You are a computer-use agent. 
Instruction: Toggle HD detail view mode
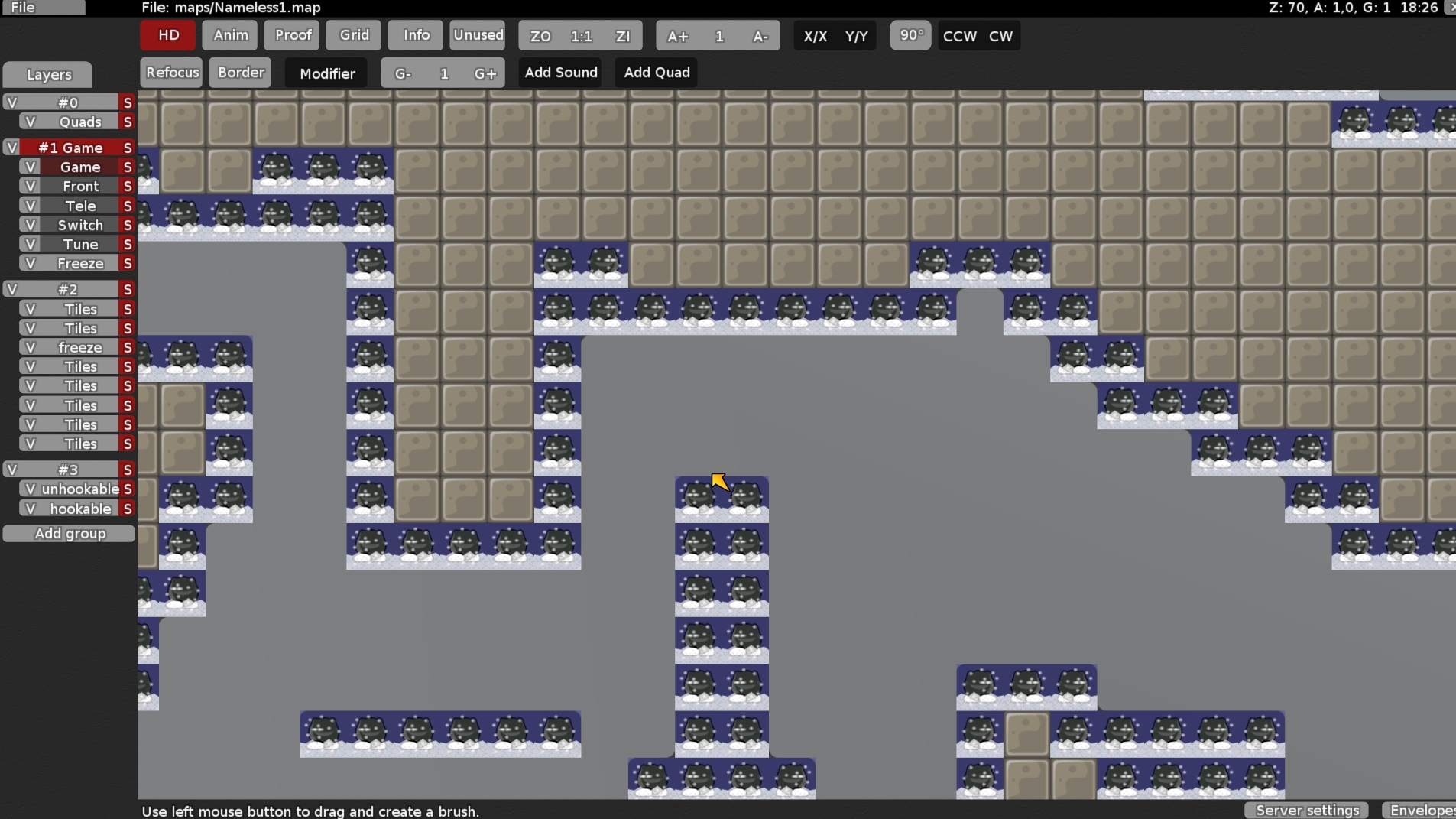167,35
